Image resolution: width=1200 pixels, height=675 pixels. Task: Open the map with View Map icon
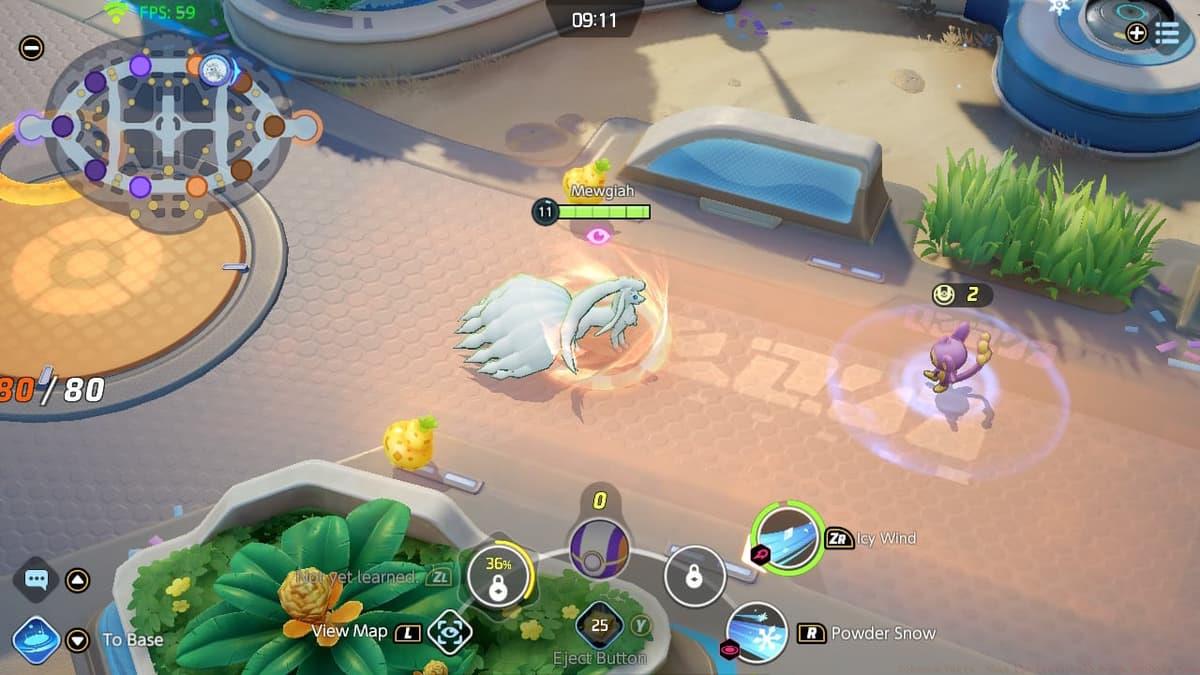(x=449, y=632)
